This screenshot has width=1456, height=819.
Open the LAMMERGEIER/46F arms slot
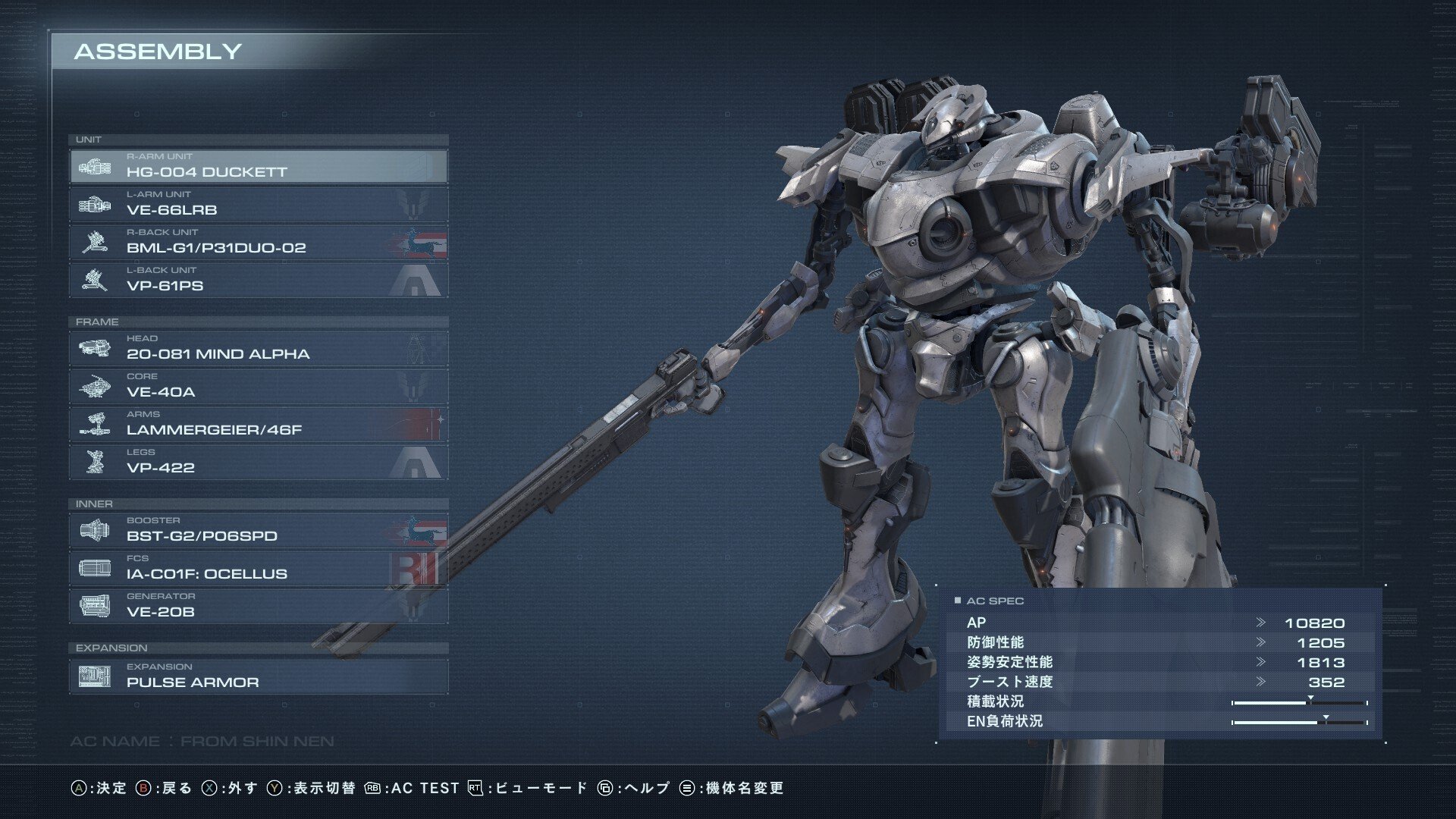point(258,424)
